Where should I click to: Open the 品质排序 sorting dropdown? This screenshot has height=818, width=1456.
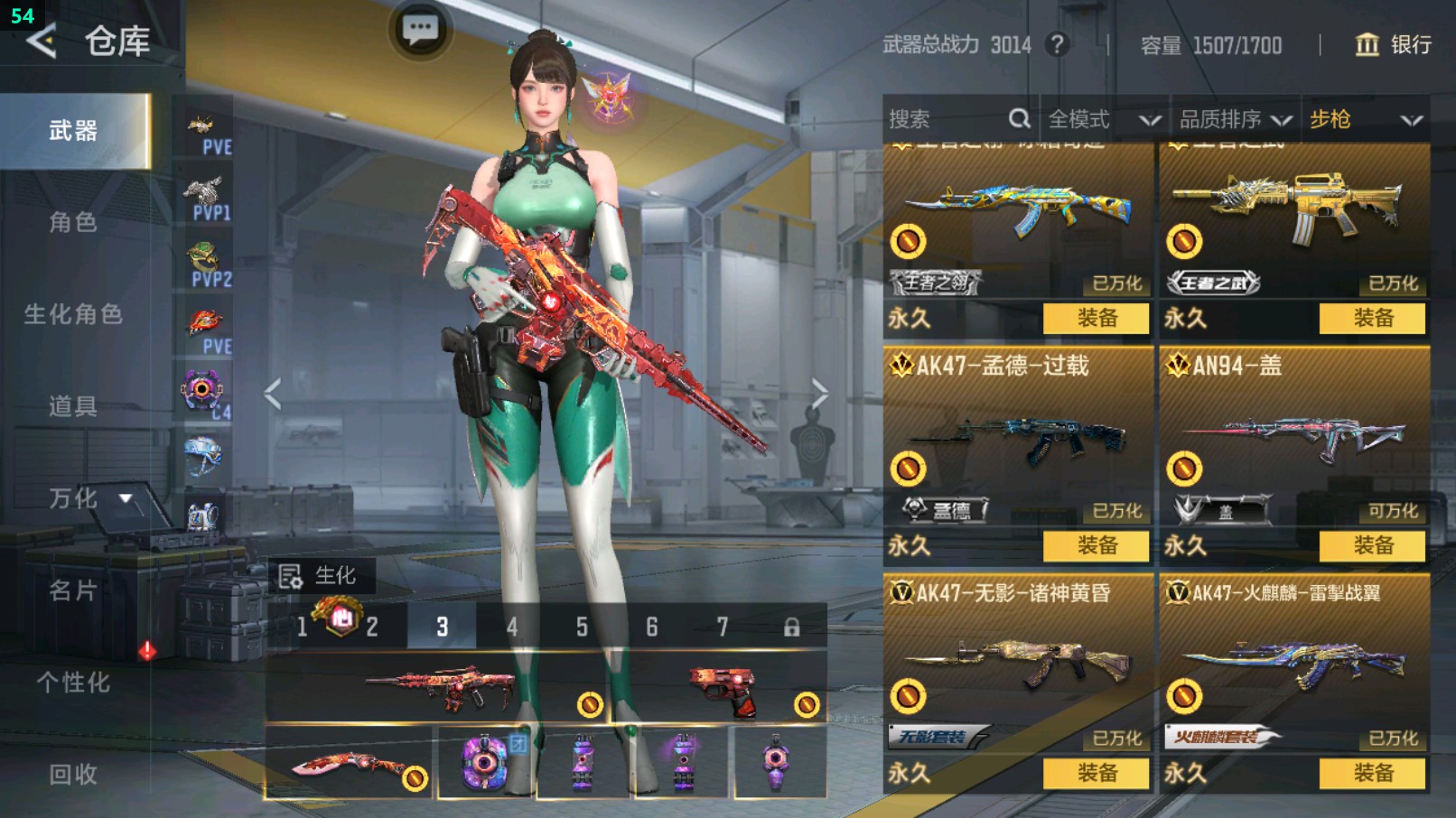pos(1234,119)
